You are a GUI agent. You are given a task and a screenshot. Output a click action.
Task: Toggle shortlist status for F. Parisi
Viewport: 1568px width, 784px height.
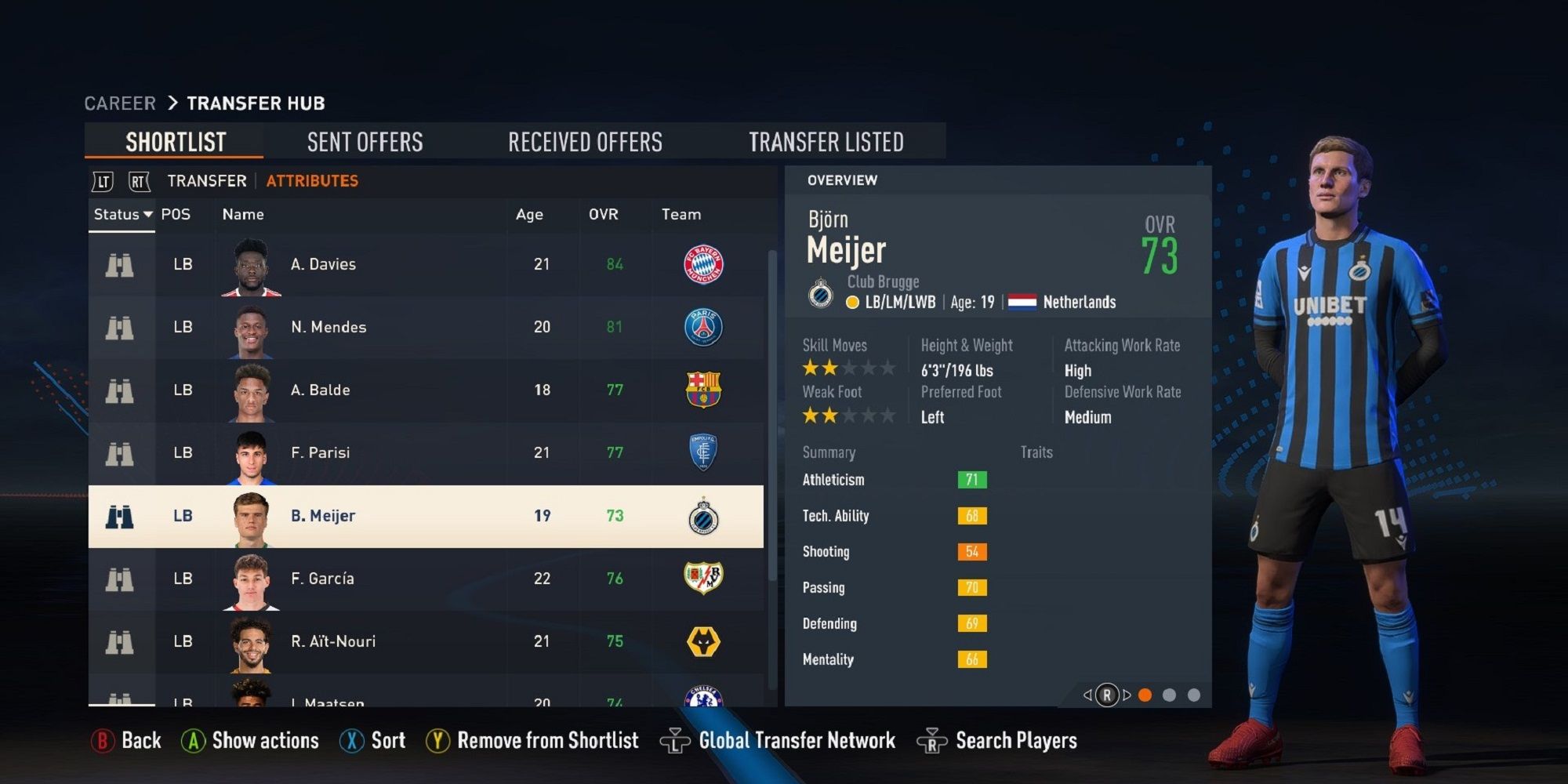pyautogui.click(x=122, y=452)
